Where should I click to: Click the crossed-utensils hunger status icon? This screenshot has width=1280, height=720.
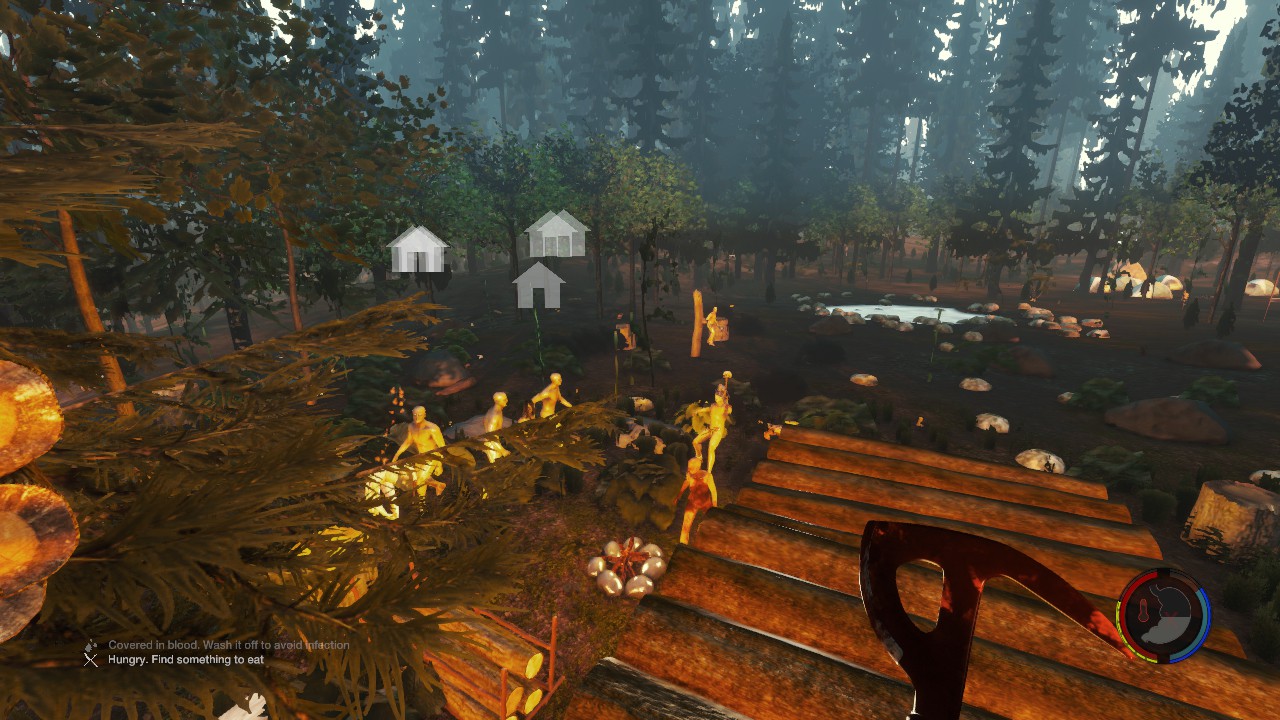click(91, 660)
